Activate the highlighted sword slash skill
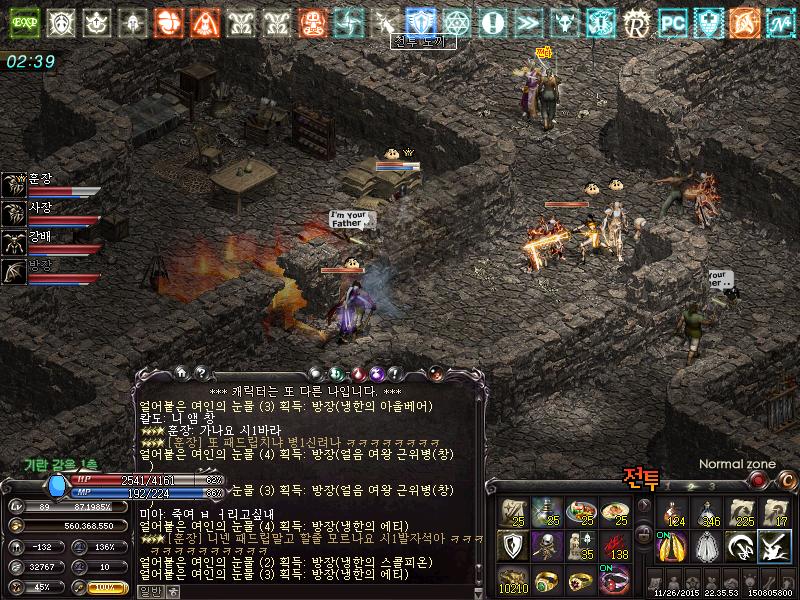This screenshot has height=600, width=800. point(776,546)
